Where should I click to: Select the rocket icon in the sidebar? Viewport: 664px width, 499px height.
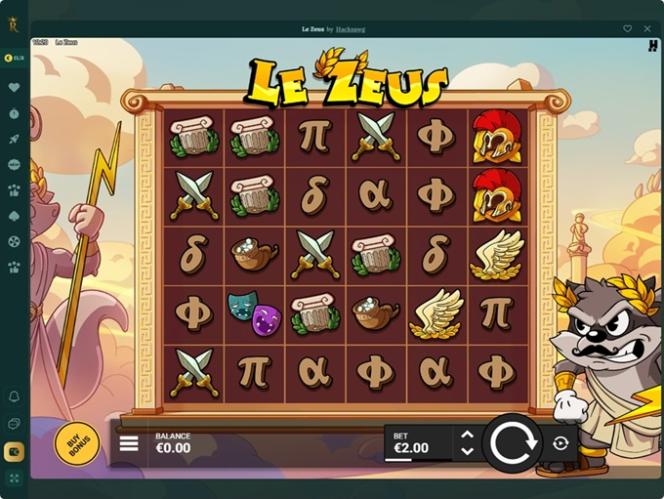point(14,139)
